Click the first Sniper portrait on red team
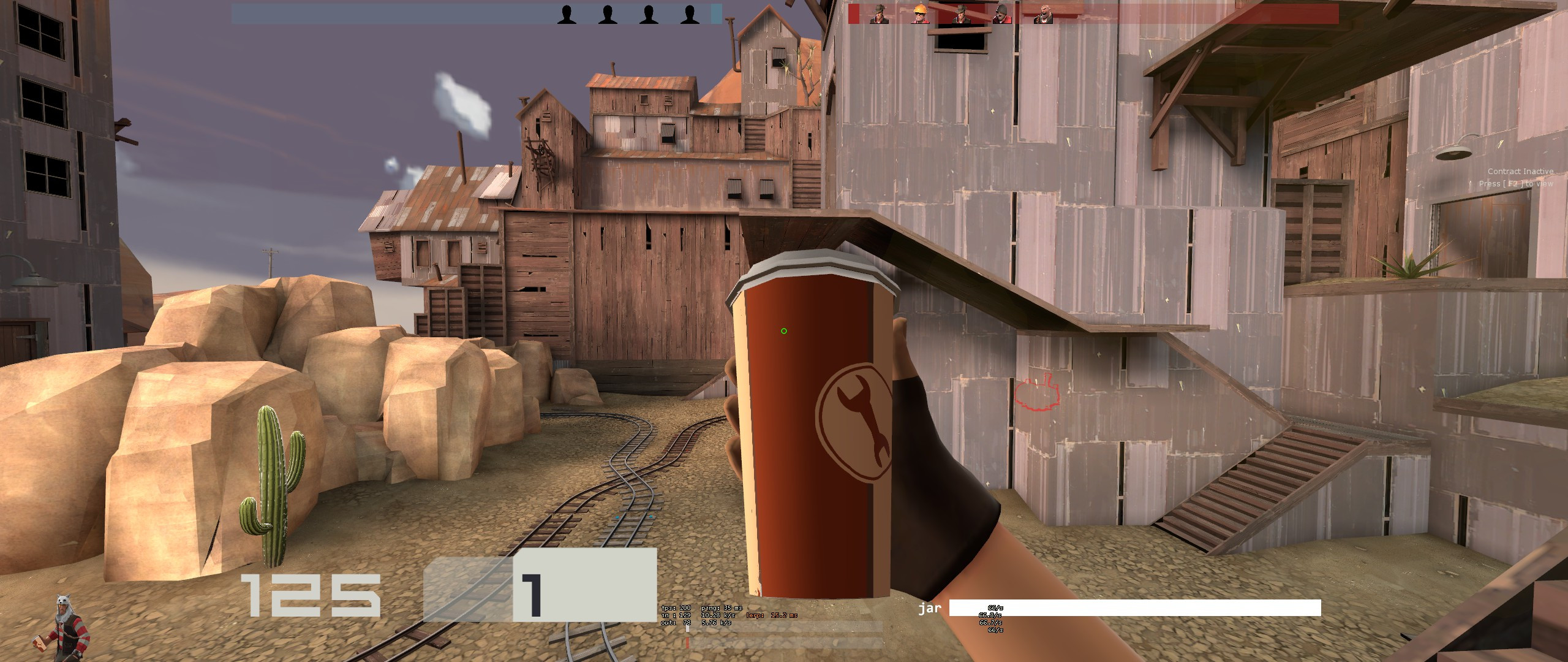1568x662 pixels. pyautogui.click(x=880, y=15)
